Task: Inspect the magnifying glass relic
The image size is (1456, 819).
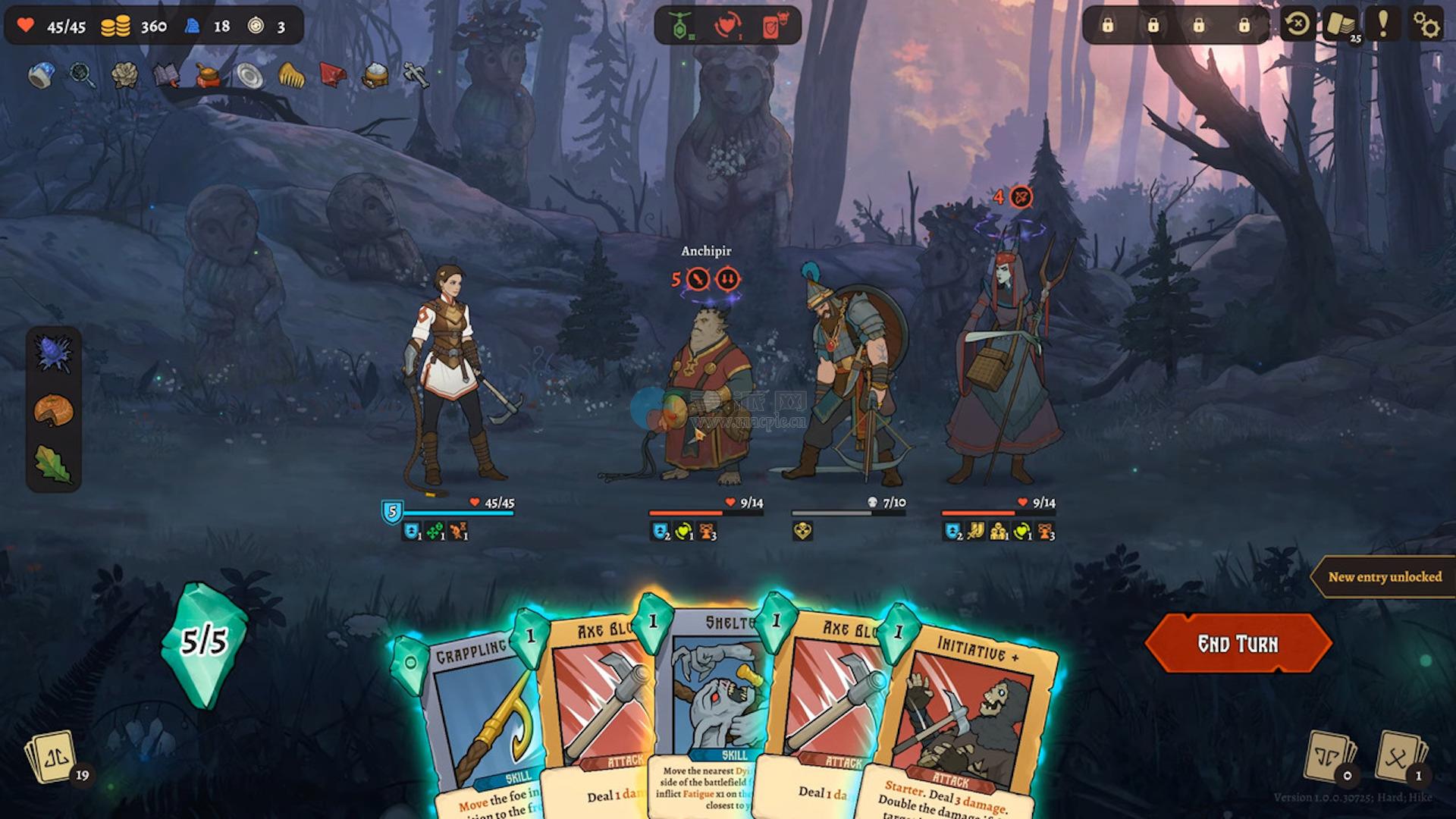Action: pos(82,74)
